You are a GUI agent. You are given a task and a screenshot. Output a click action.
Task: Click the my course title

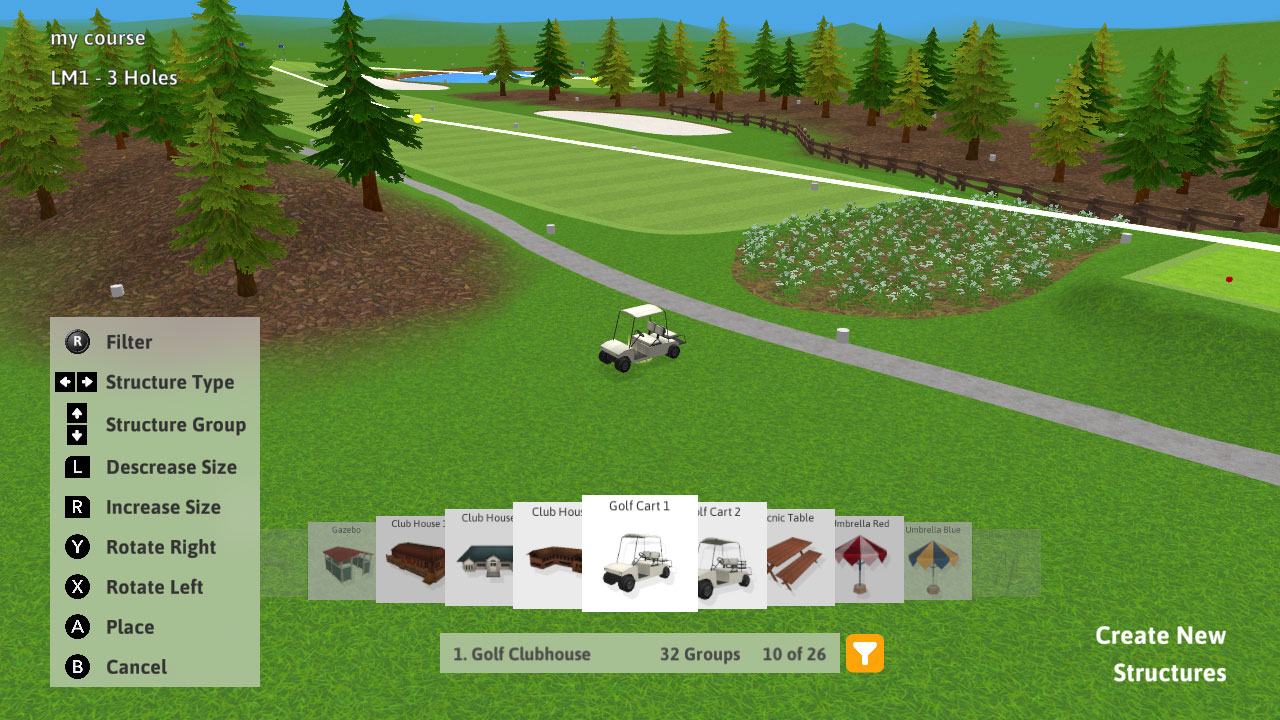[x=97, y=38]
